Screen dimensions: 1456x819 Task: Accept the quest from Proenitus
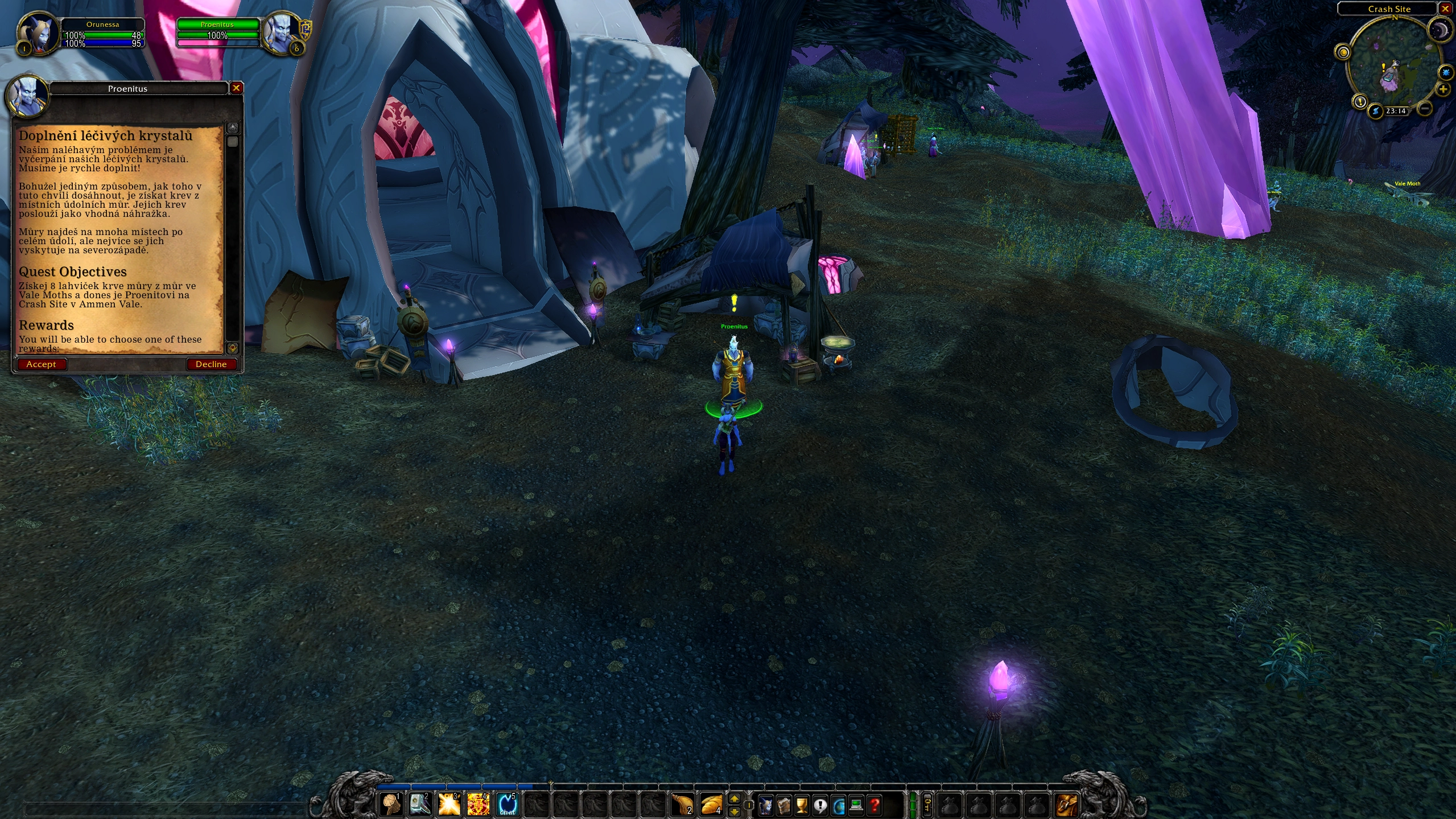pyautogui.click(x=42, y=364)
